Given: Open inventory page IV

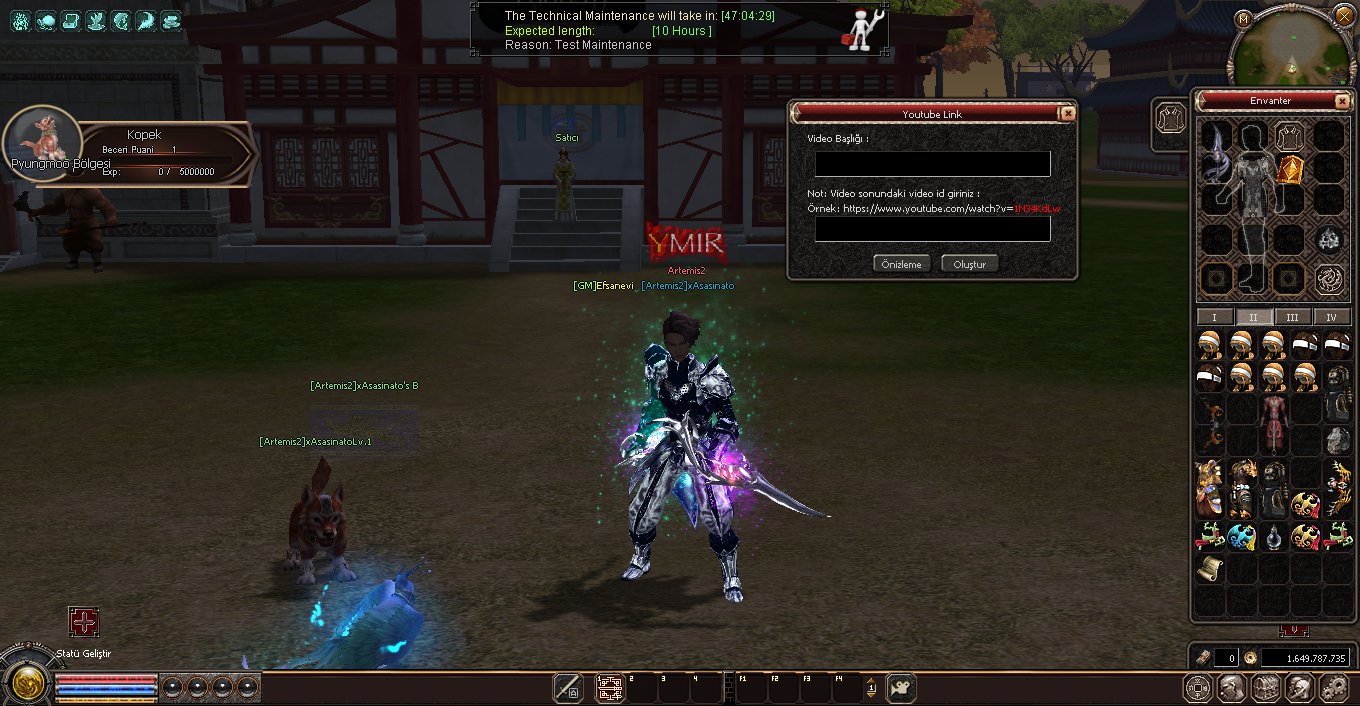Looking at the screenshot, I should (x=1331, y=317).
